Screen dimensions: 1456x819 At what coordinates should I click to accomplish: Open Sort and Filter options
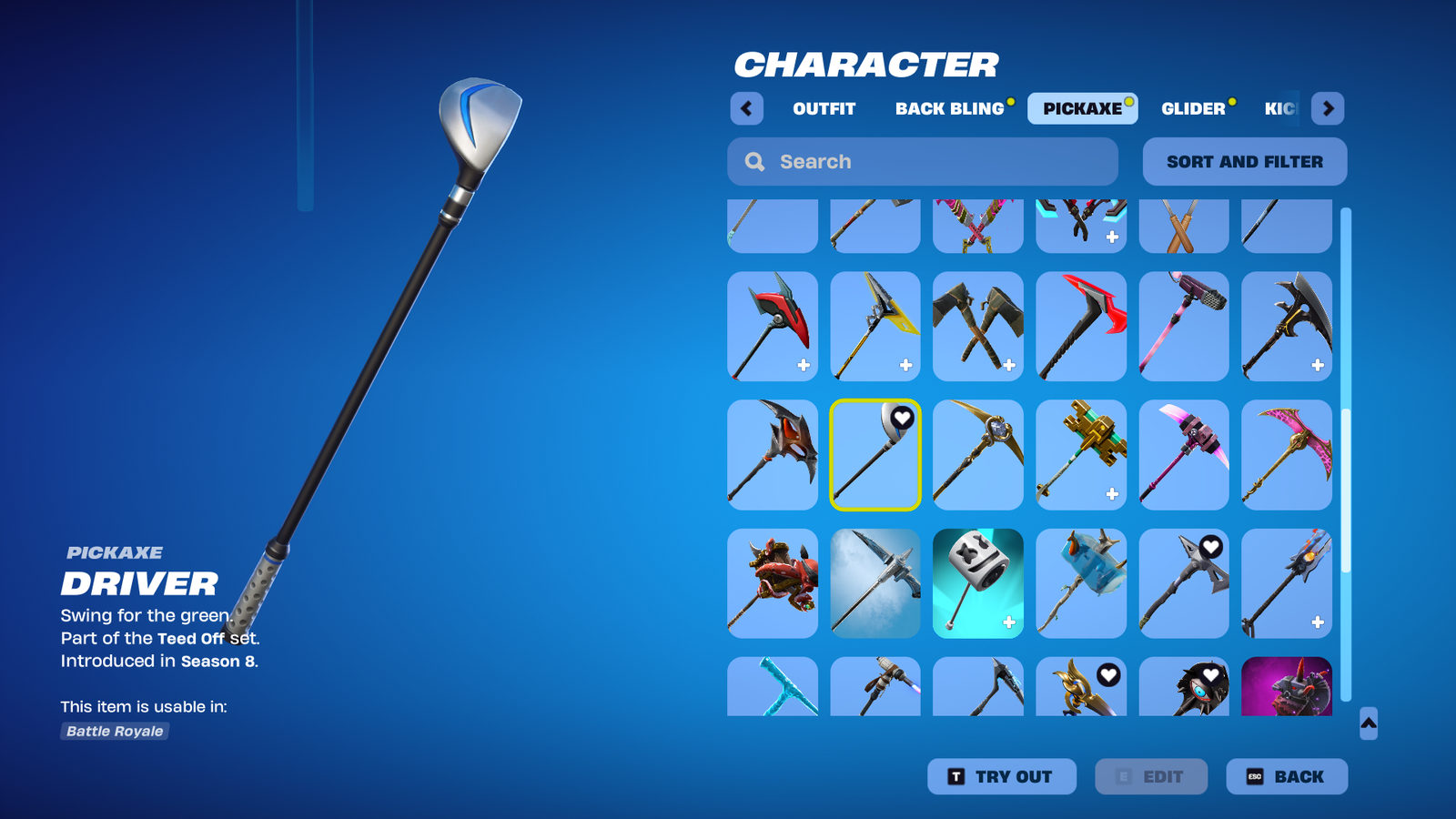[x=1244, y=162]
